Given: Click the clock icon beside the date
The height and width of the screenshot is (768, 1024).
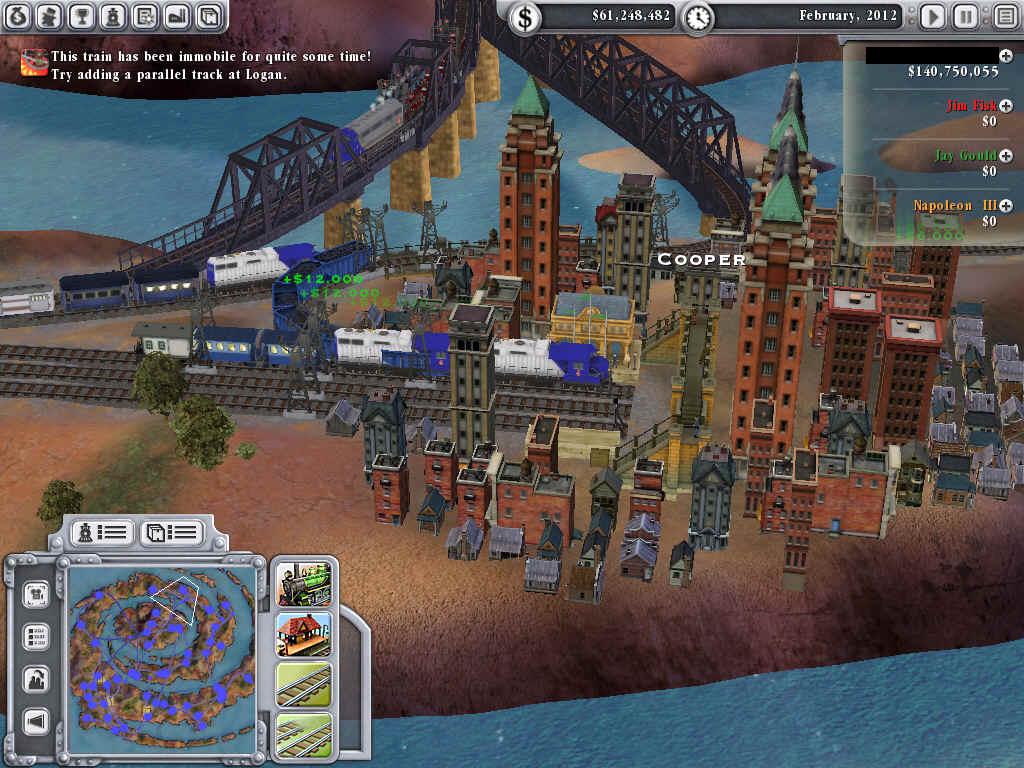Looking at the screenshot, I should tap(698, 16).
